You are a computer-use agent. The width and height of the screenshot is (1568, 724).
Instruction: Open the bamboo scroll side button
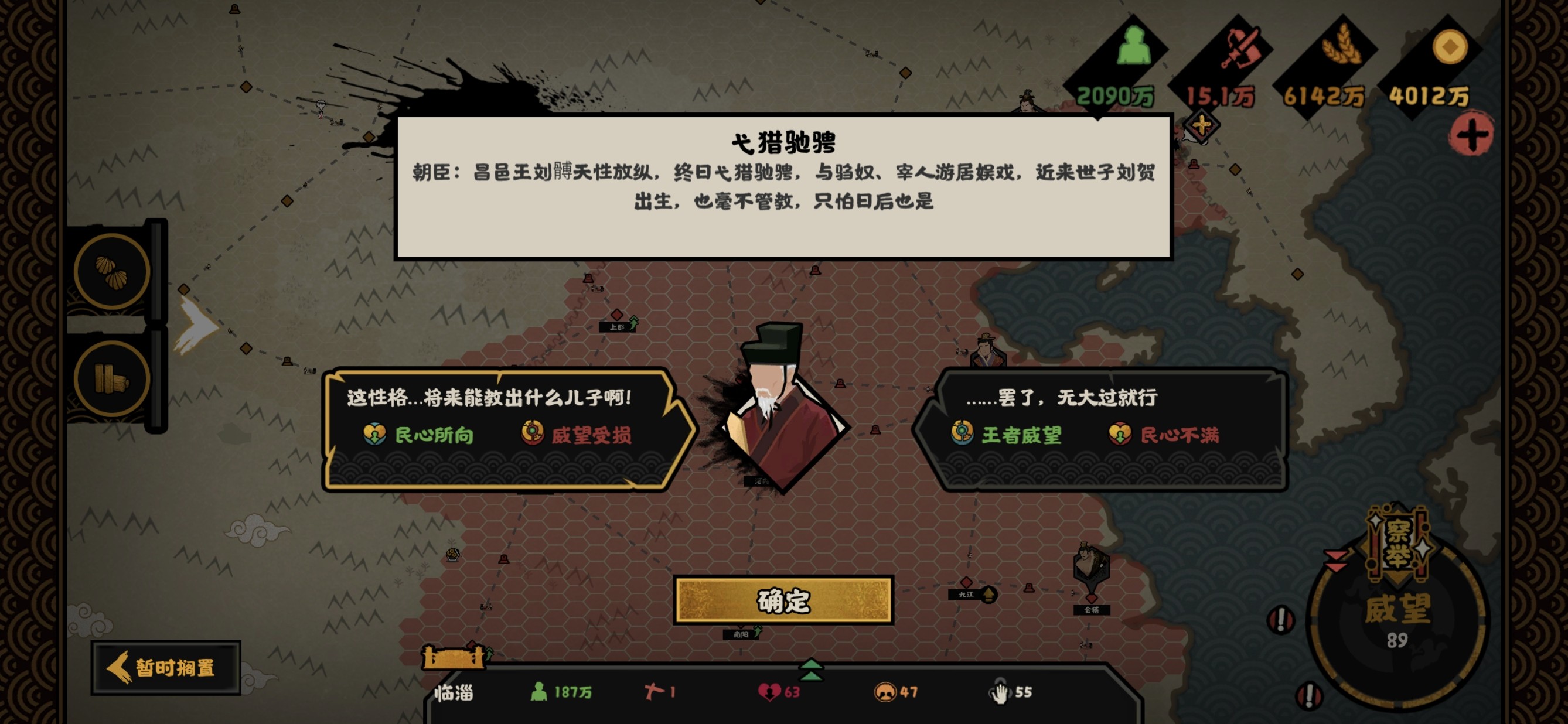click(112, 378)
